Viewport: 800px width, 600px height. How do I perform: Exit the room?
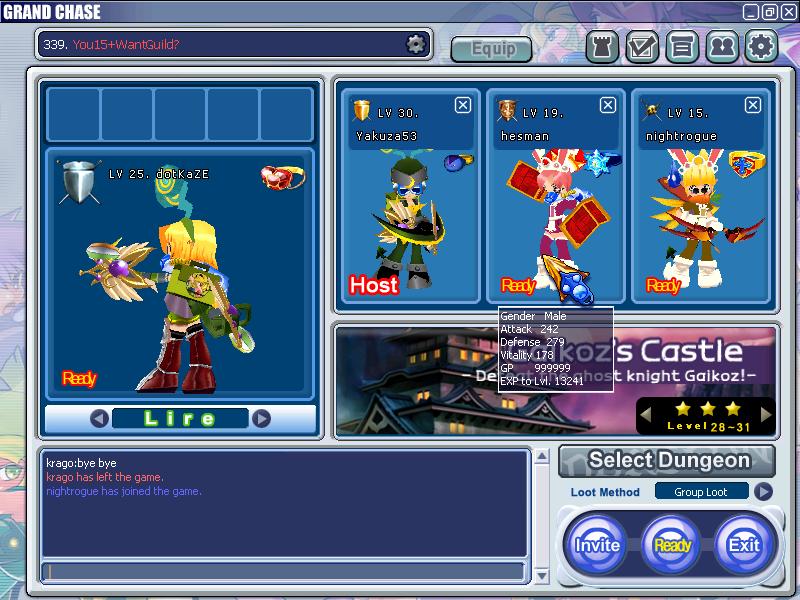tap(744, 545)
